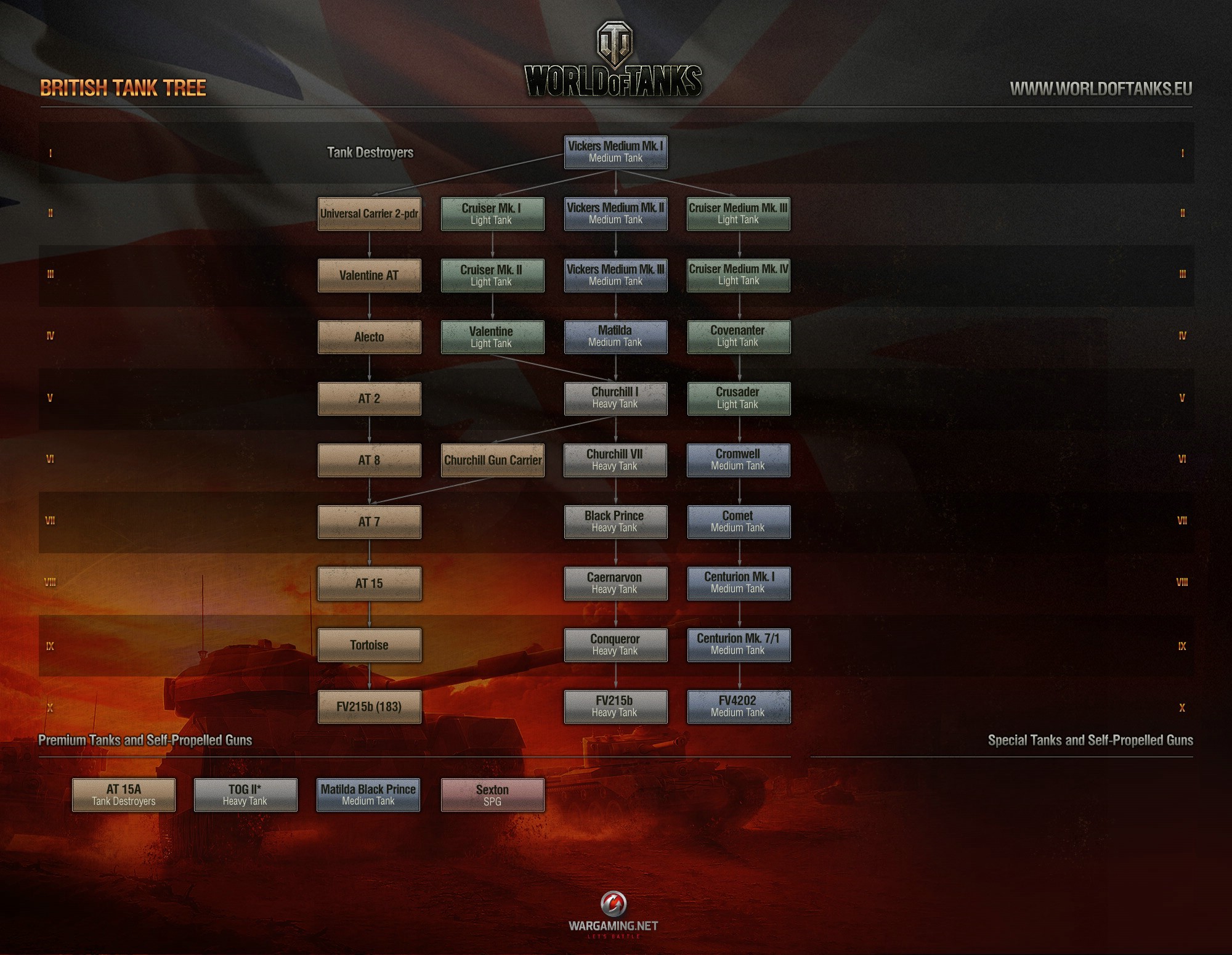Image resolution: width=1232 pixels, height=955 pixels.
Task: Click the Valentine AT tank destroyer
Action: coord(369,275)
